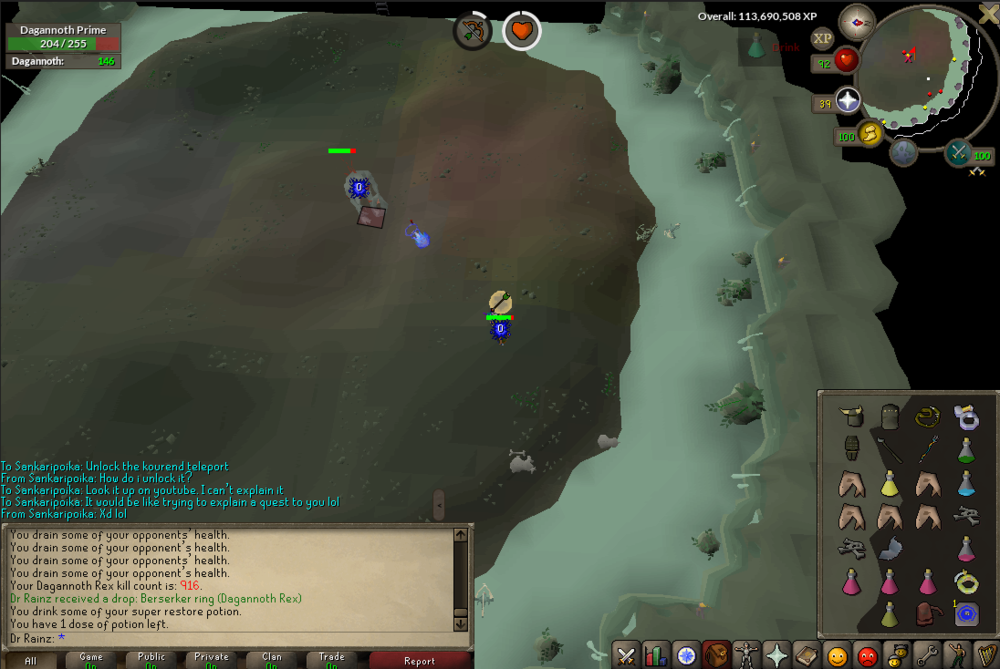The image size is (1000, 669).
Task: Click the compass on the minimap
Action: point(857,20)
